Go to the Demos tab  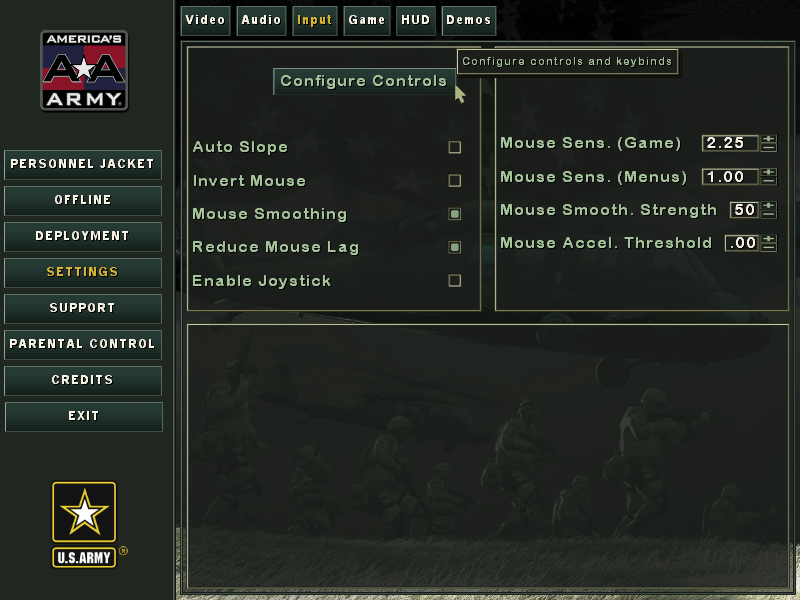tap(469, 20)
